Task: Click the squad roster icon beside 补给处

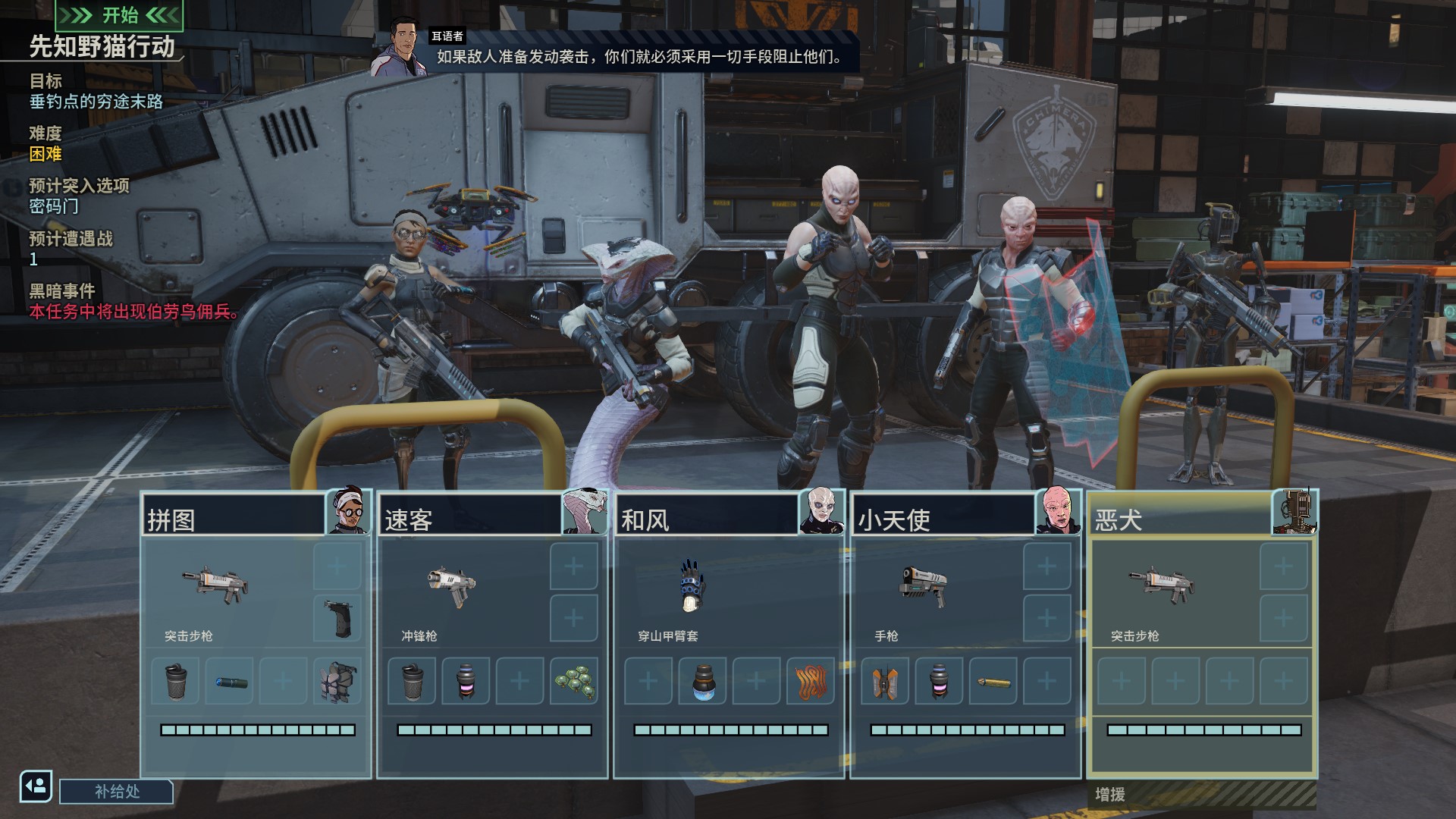Action: (36, 786)
